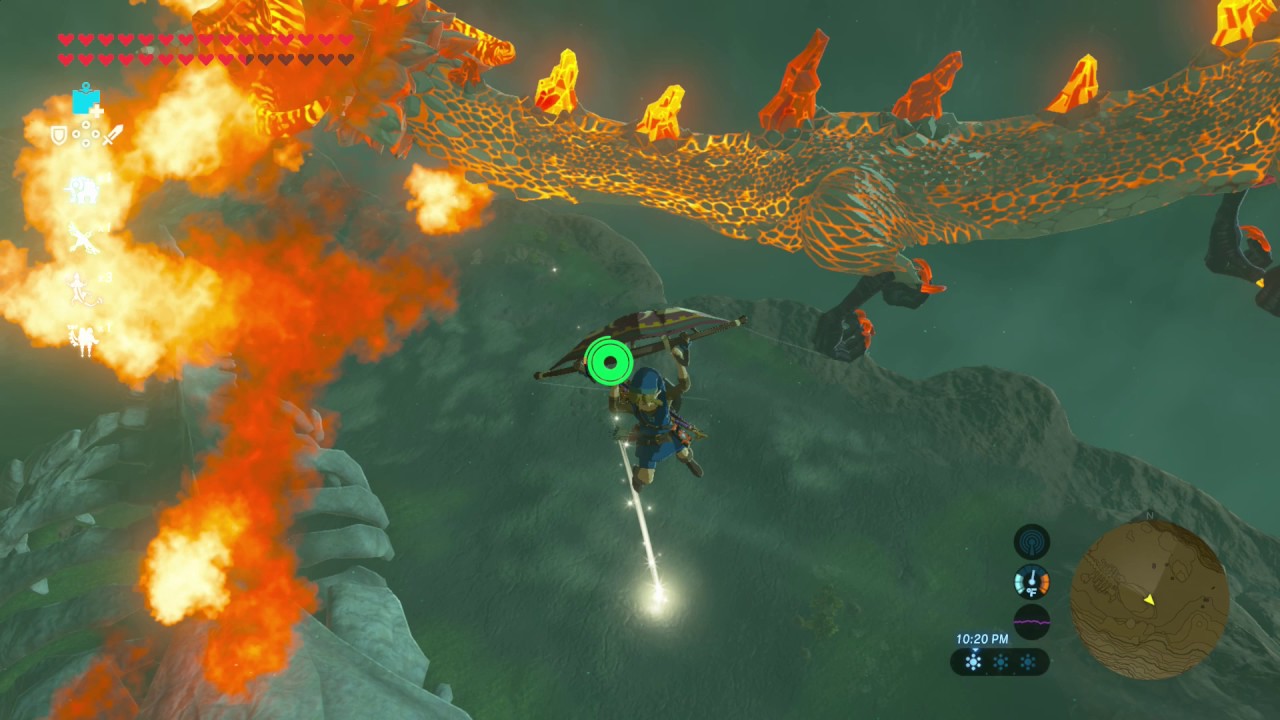Screen dimensions: 1280x720
Task: Choose the sword weapon quick-select icon
Action: click(x=113, y=134)
